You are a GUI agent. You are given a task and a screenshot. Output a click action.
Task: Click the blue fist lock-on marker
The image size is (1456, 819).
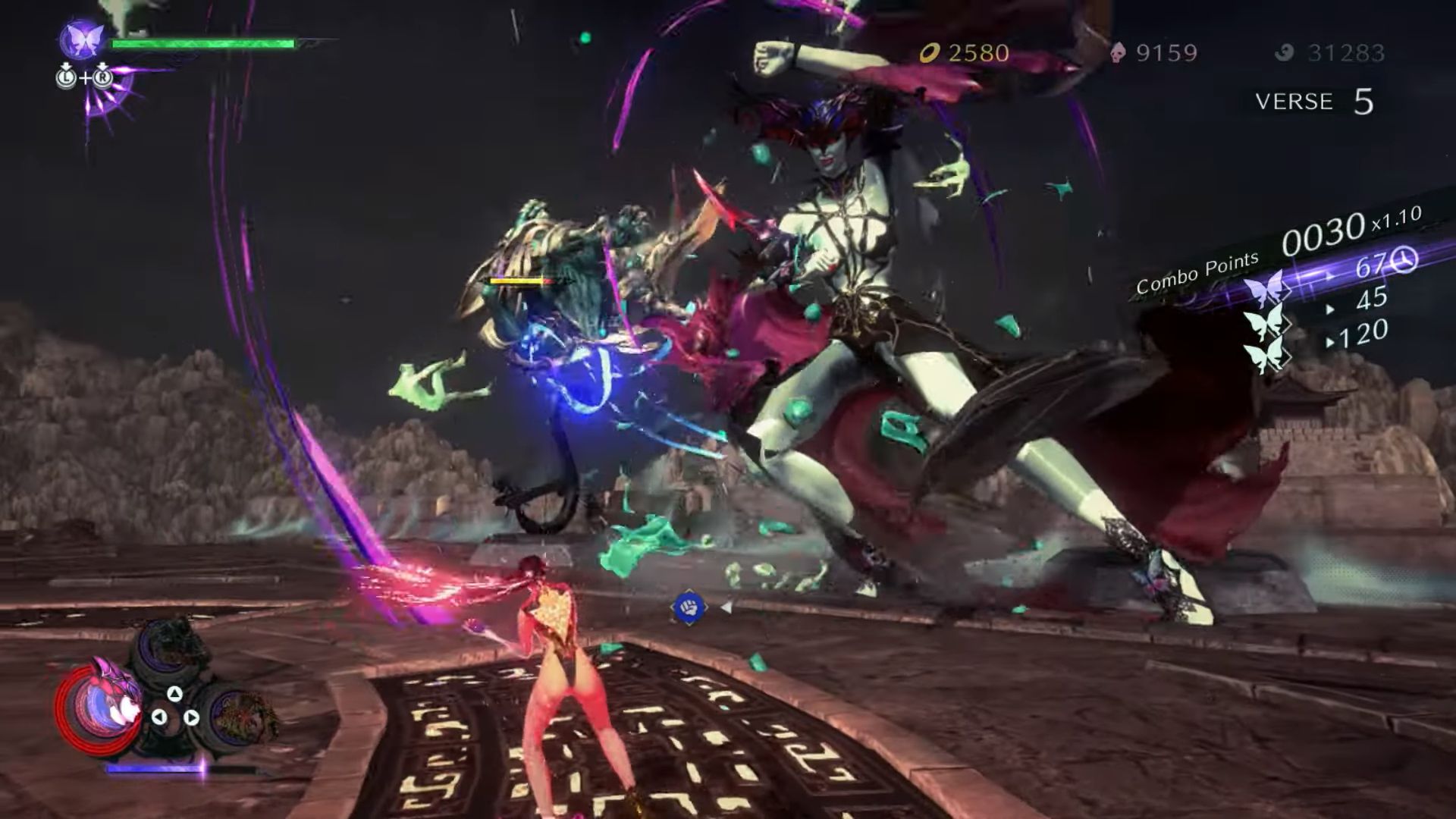coord(689,608)
